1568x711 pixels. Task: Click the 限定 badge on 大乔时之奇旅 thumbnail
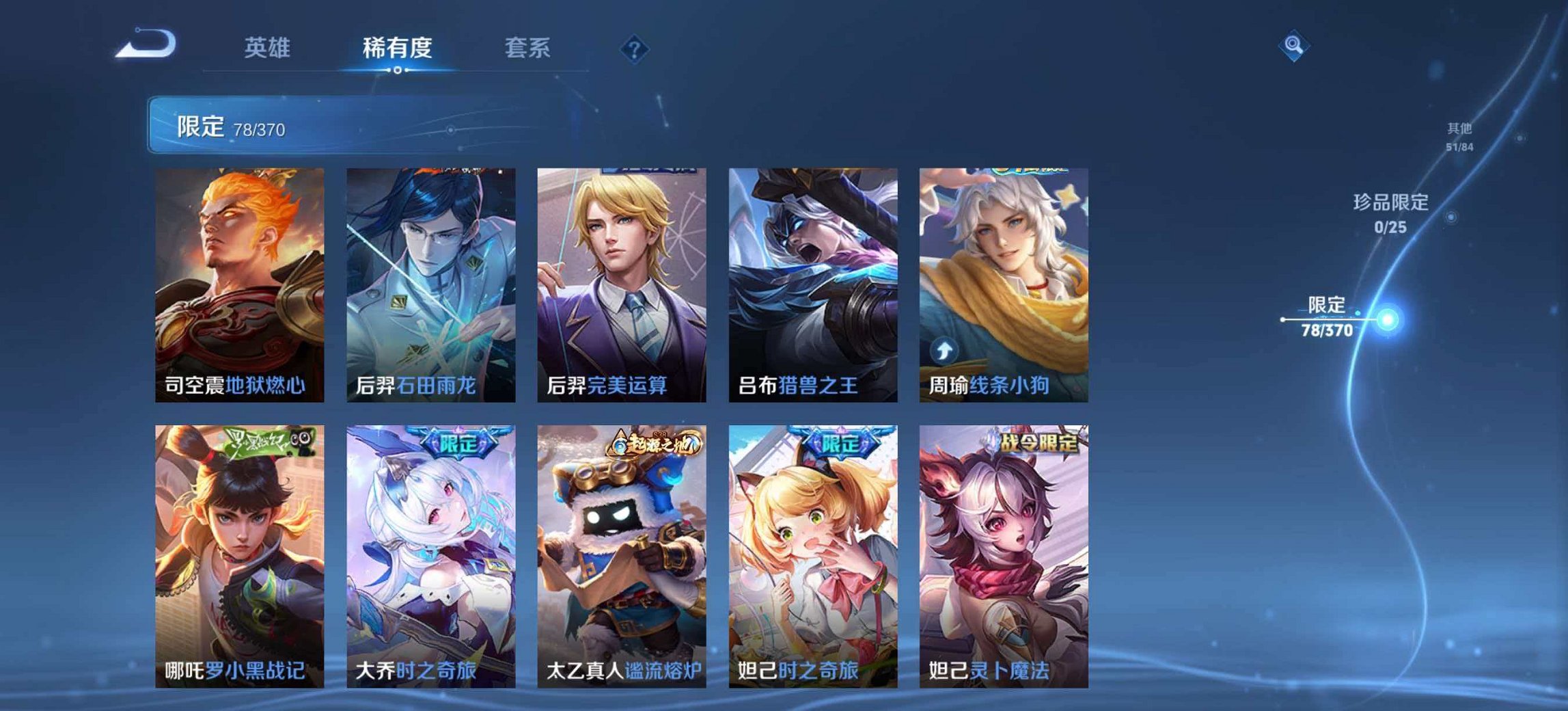point(456,444)
